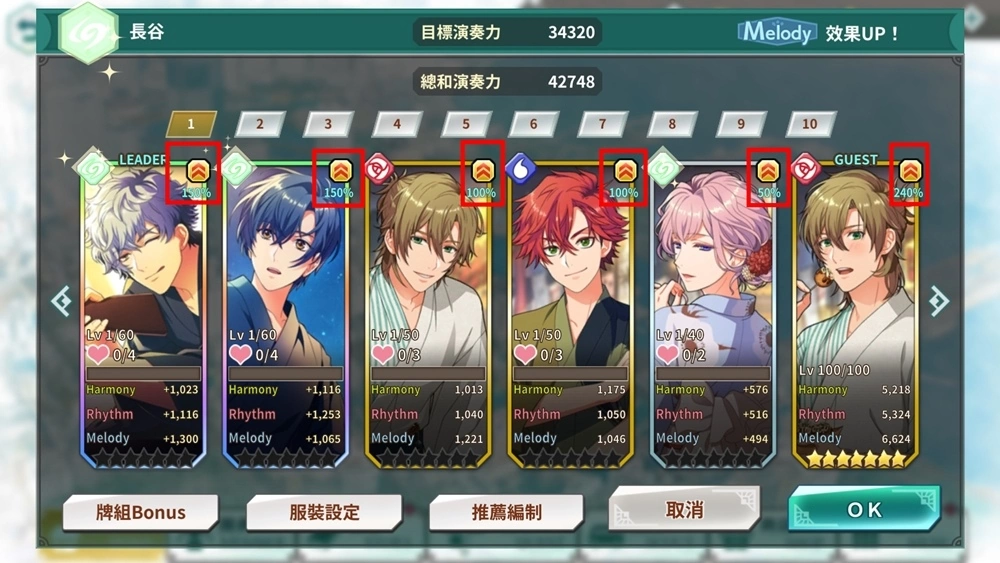
Task: Confirm the team with the OK button
Action: click(x=864, y=509)
